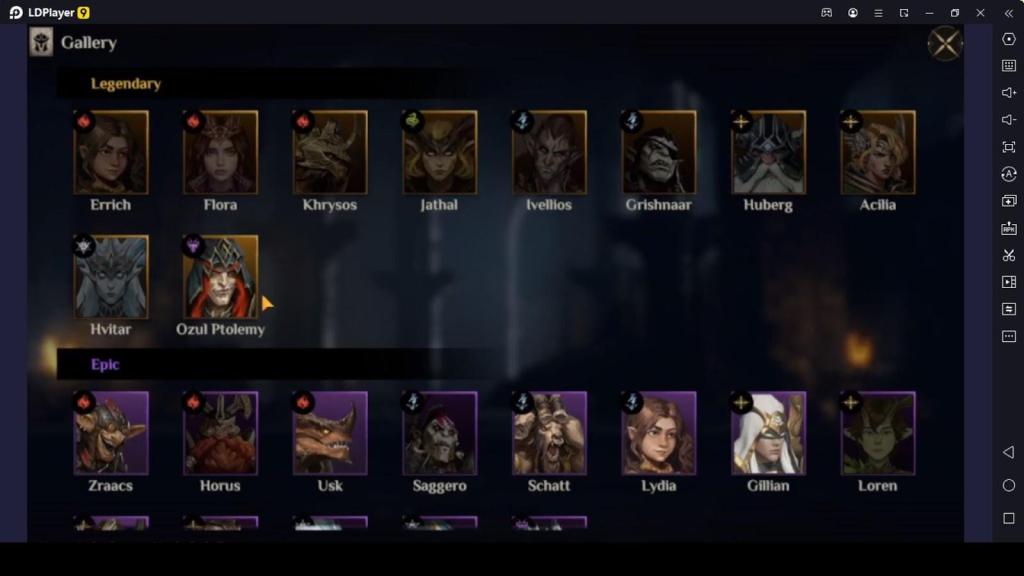Choose Lydia in the gallery
This screenshot has height=576, width=1024.
[659, 433]
